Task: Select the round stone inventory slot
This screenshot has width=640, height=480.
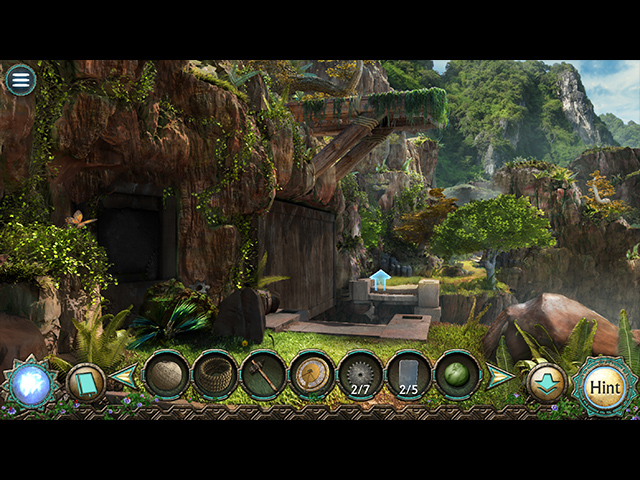Action: (166, 375)
